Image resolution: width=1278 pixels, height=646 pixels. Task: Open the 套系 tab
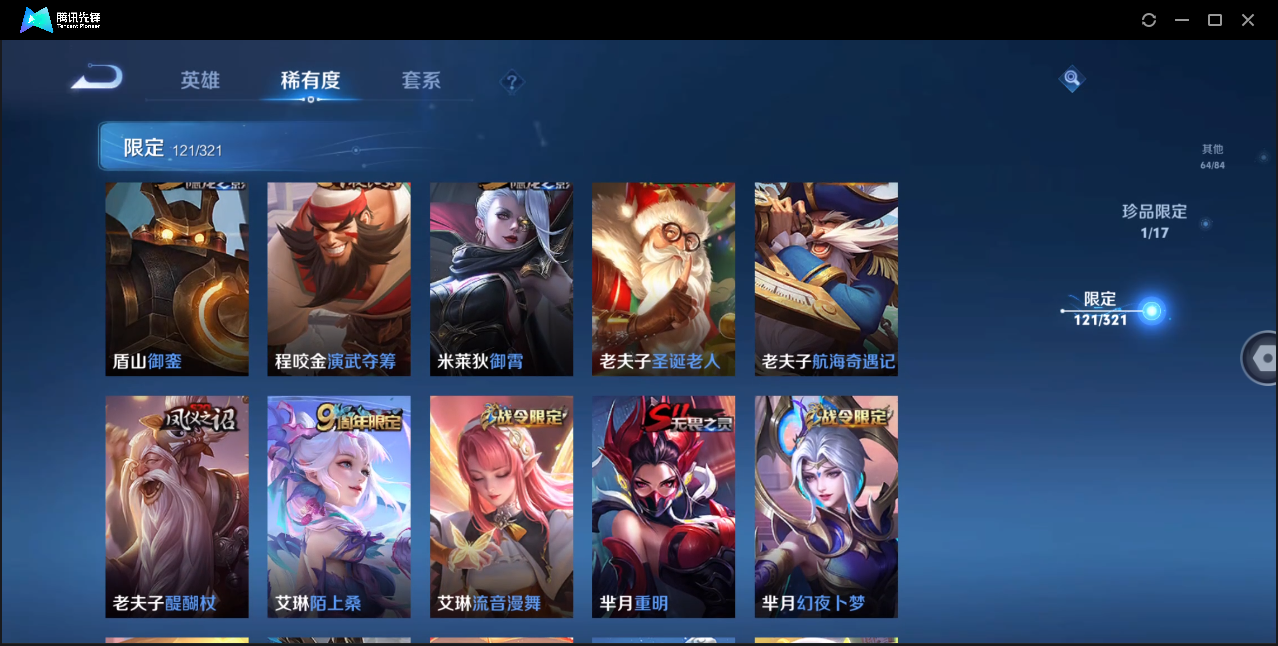[421, 81]
